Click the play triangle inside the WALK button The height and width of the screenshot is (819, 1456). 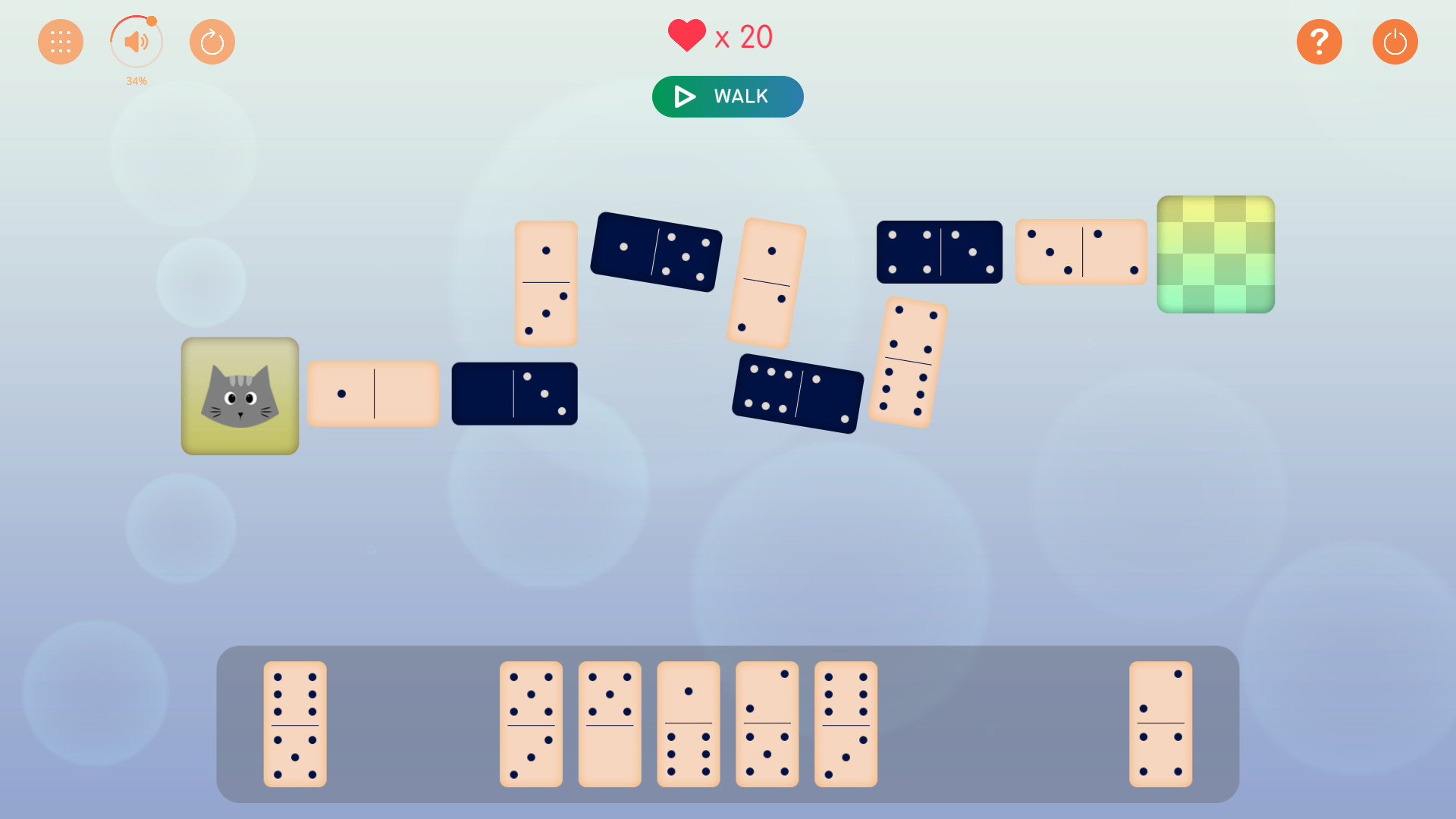pyautogui.click(x=683, y=96)
